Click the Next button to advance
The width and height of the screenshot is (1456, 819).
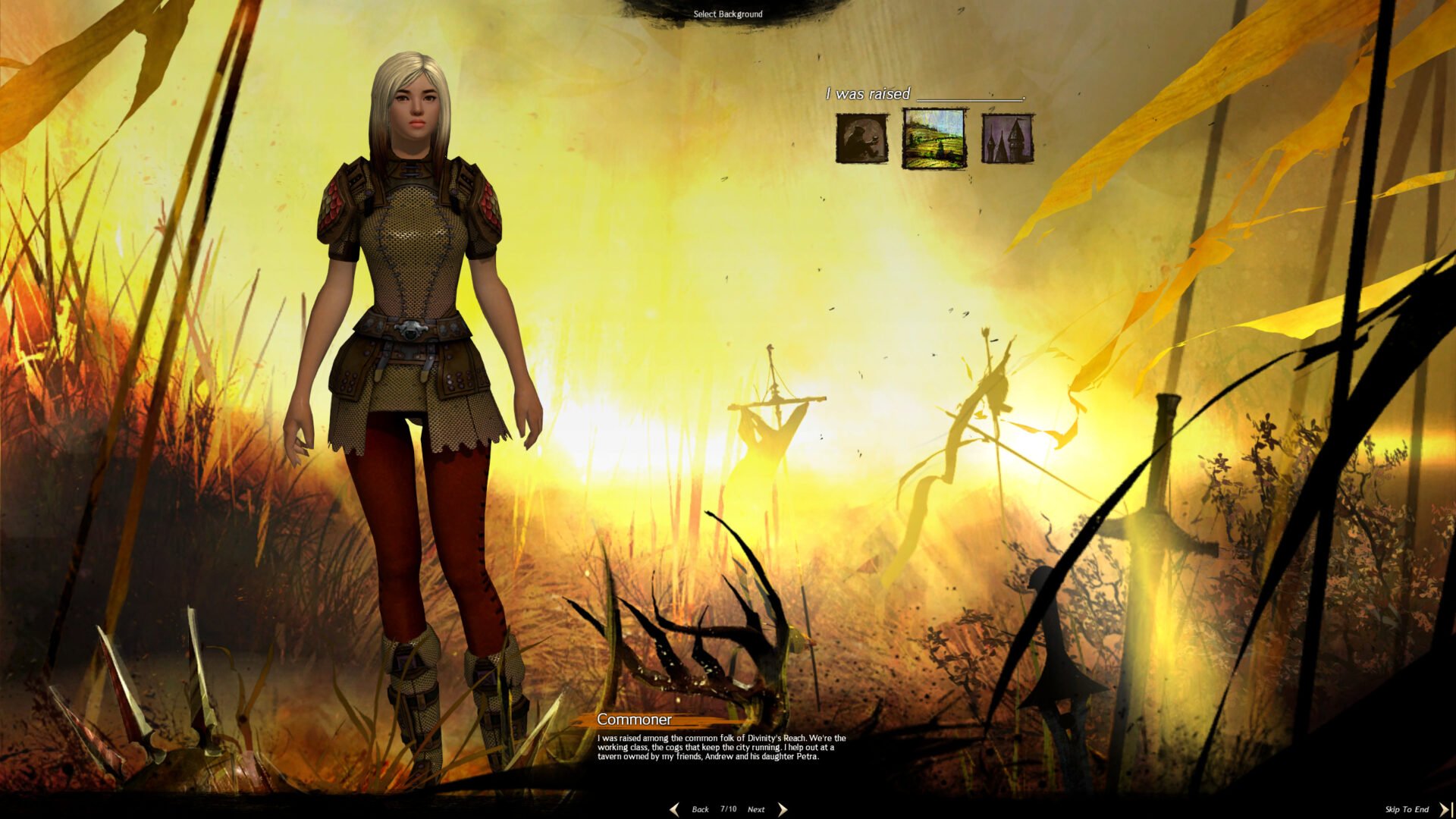[x=756, y=809]
